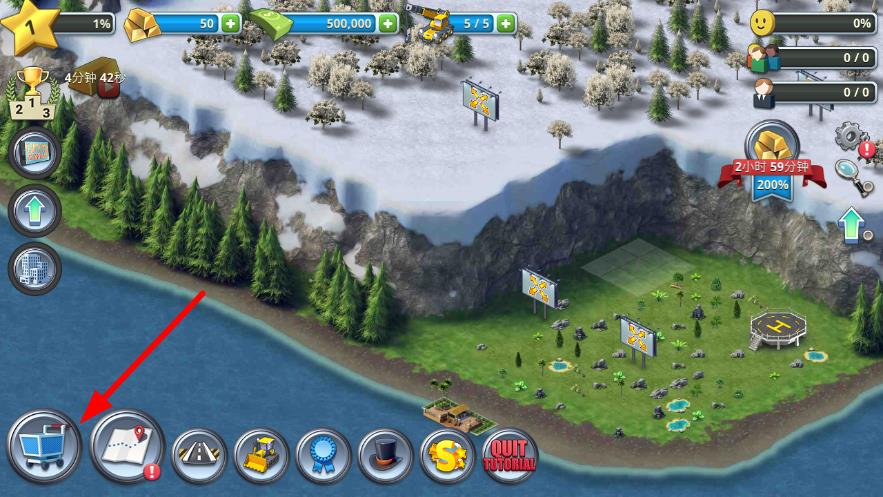Open the shopping cart store
This screenshot has width=883, height=497.
[44, 445]
